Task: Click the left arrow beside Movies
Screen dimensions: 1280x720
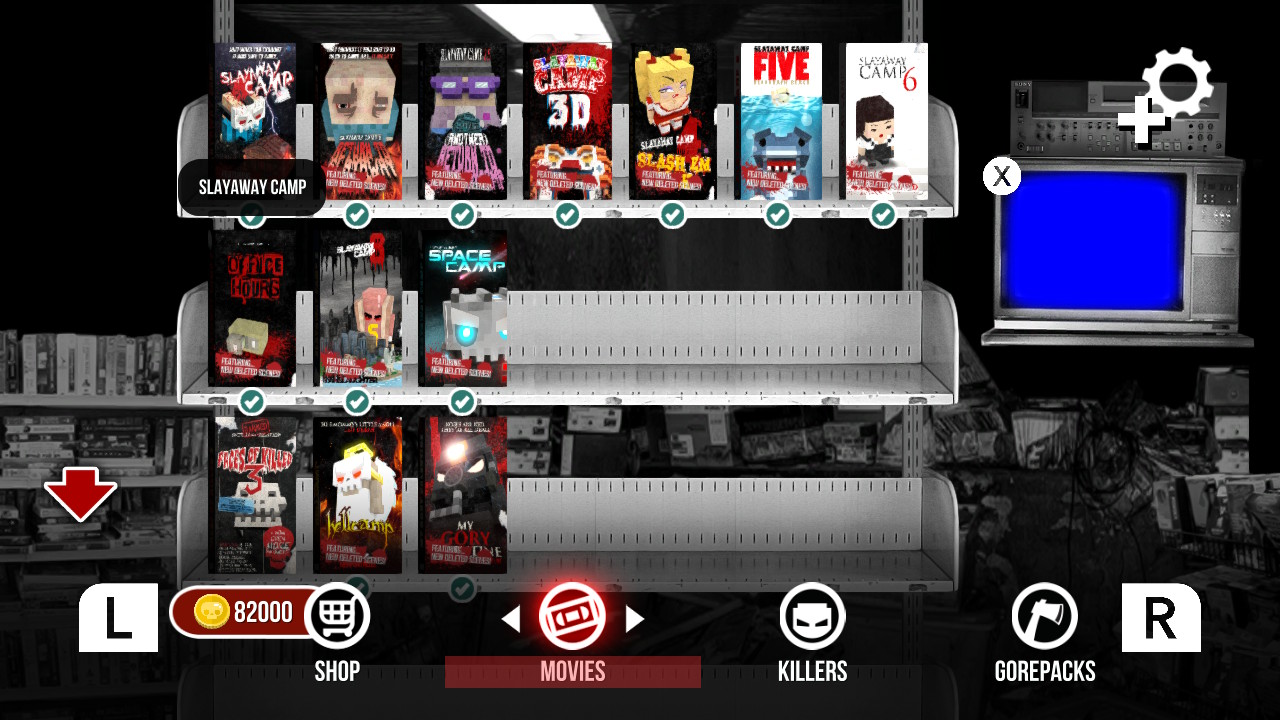Action: (x=513, y=618)
